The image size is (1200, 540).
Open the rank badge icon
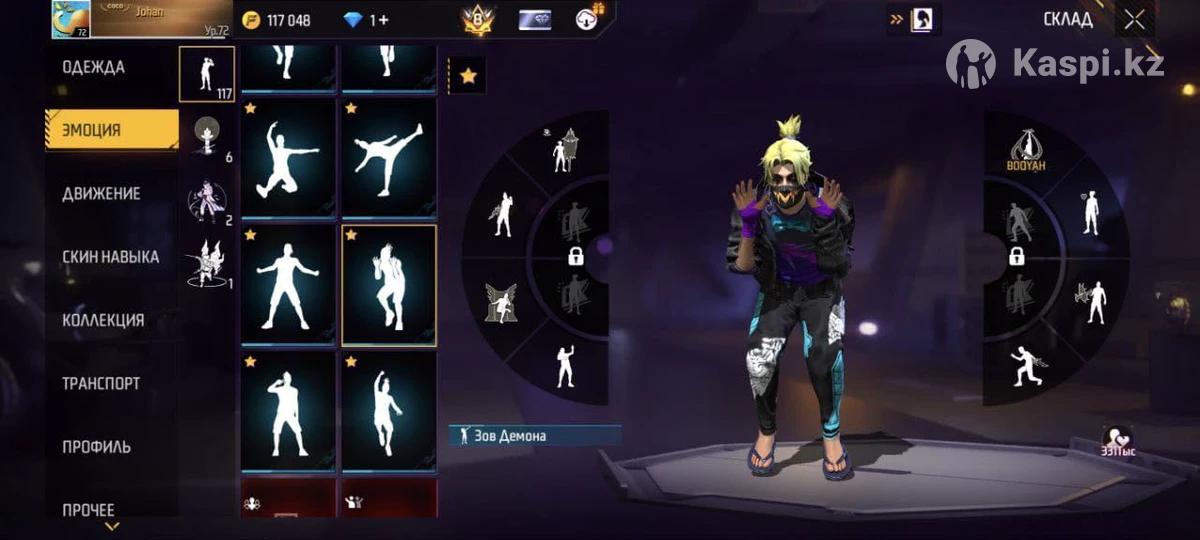(x=478, y=20)
